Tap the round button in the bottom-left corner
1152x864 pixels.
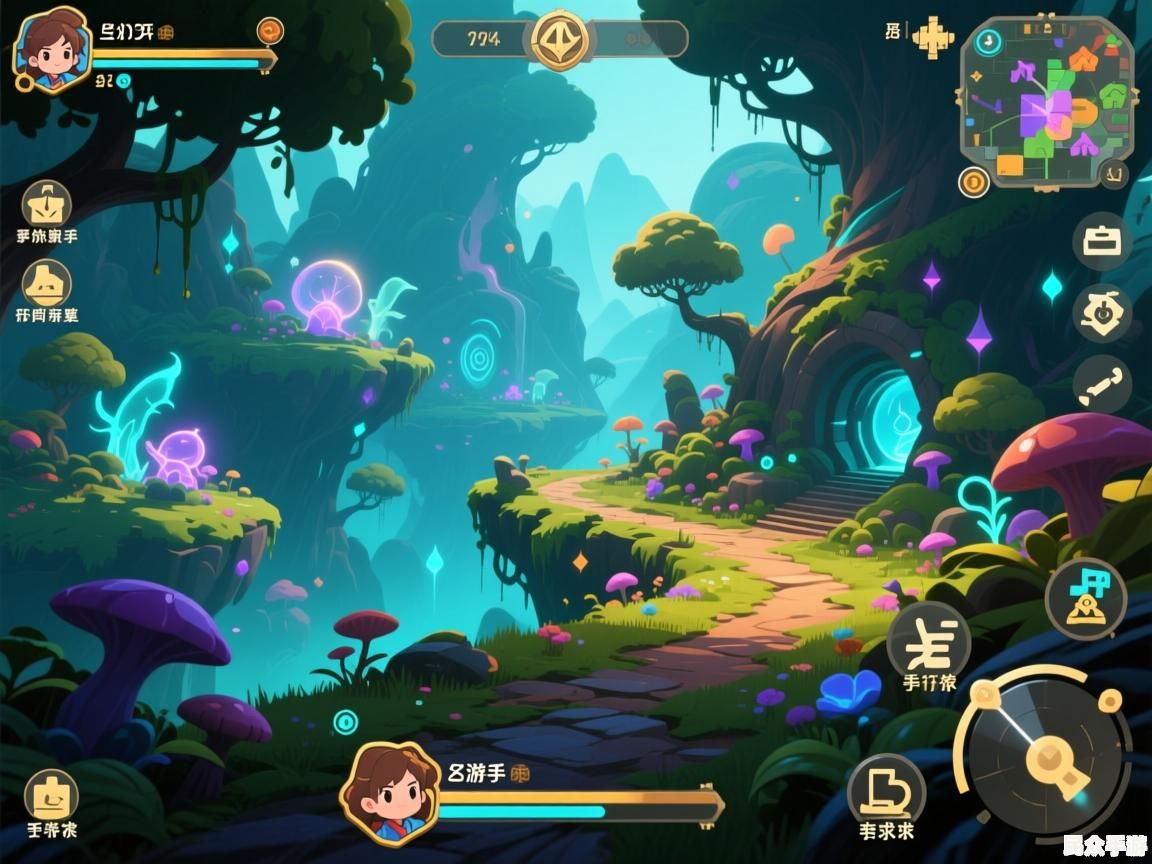tap(50, 795)
